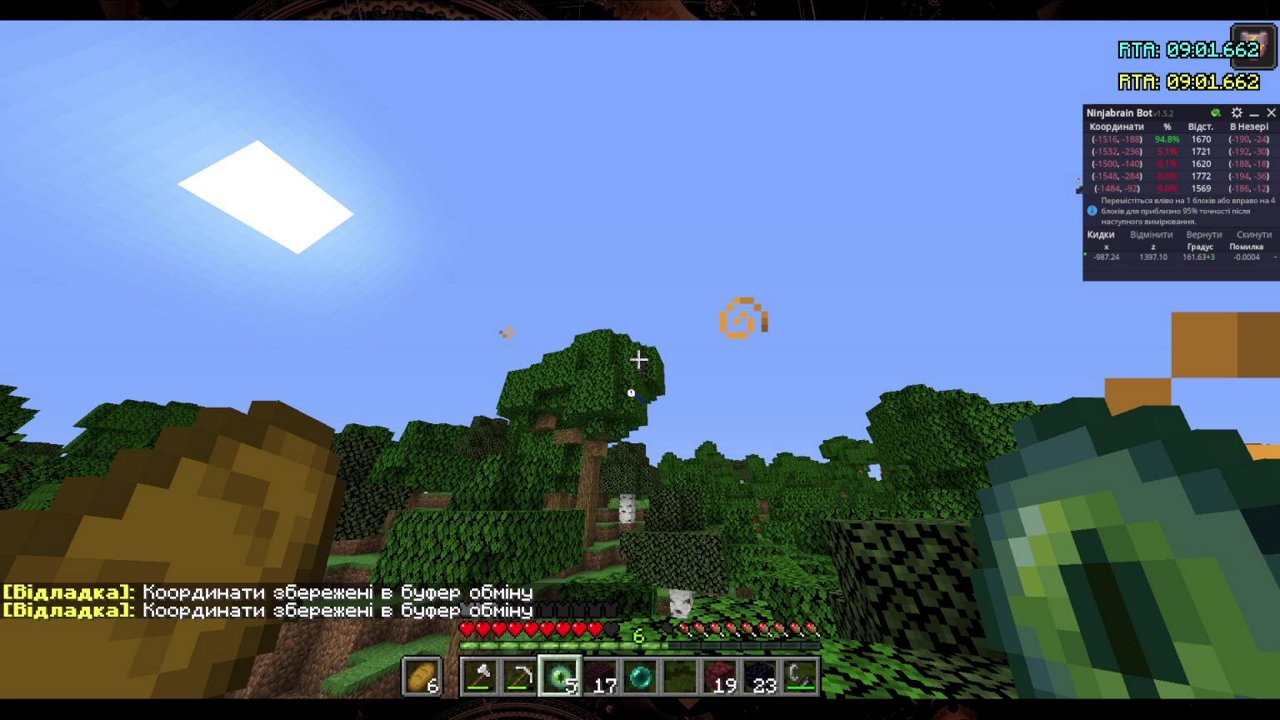Select the hotbar stack of 23 blocks
Viewport: 1280px width, 720px height.
coord(761,675)
